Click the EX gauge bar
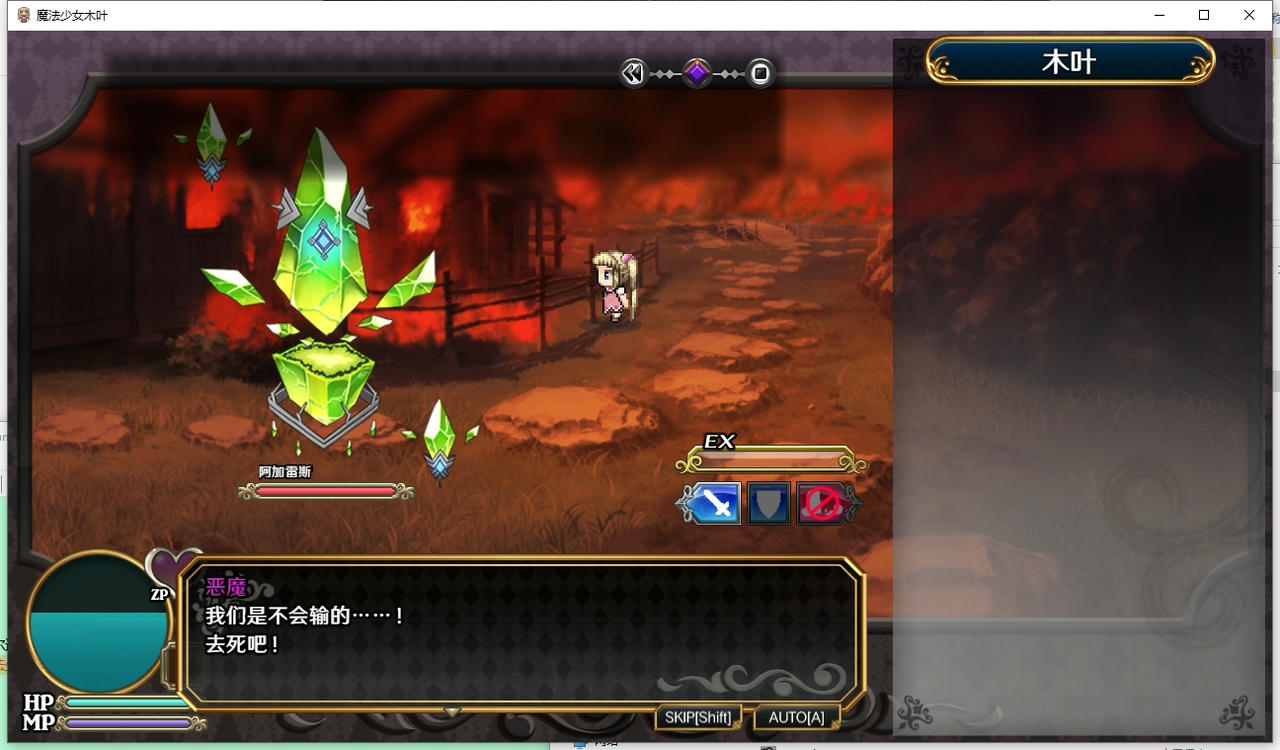This screenshot has height=750, width=1280. tap(768, 461)
